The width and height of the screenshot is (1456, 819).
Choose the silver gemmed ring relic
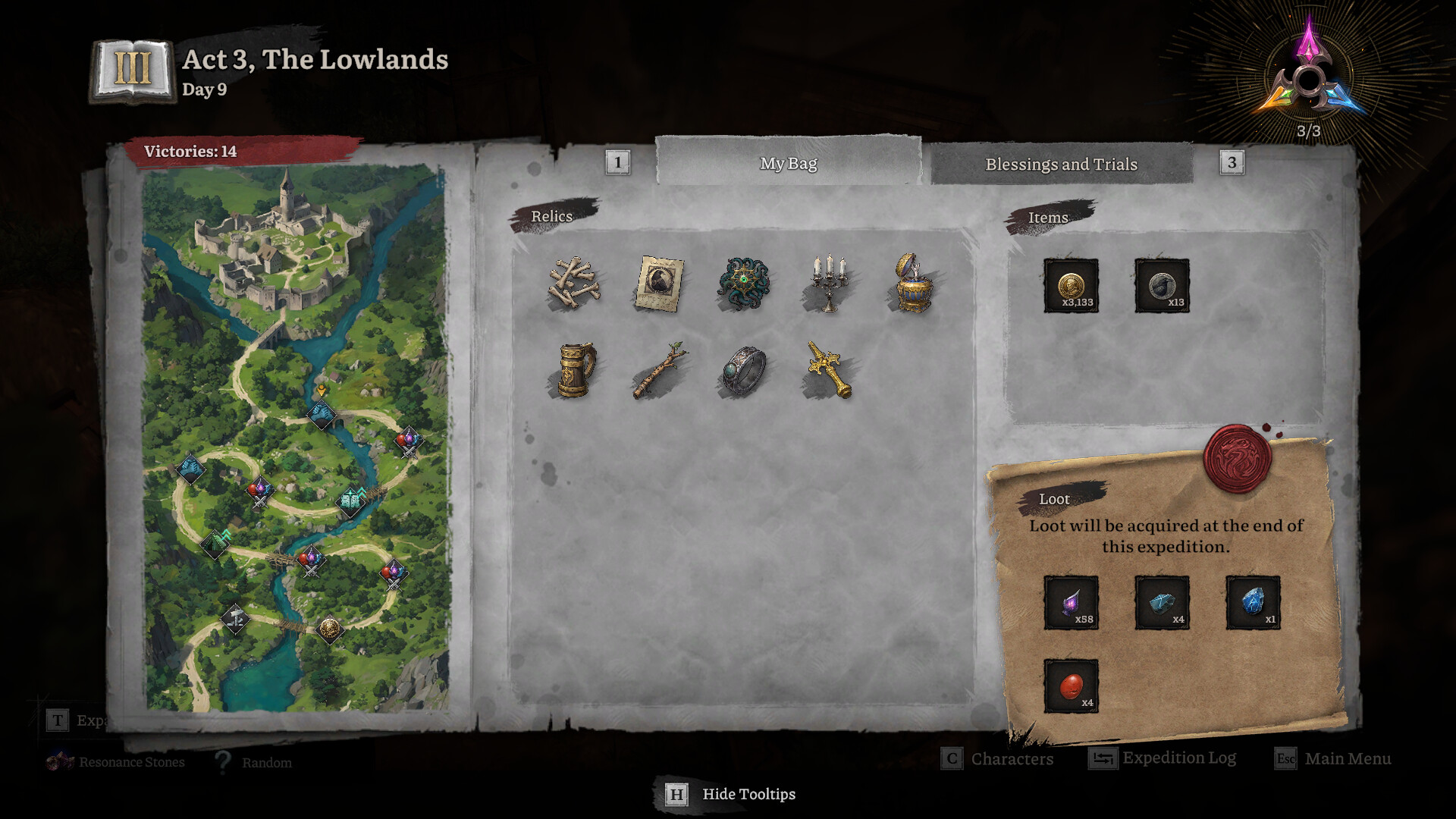coord(744,370)
